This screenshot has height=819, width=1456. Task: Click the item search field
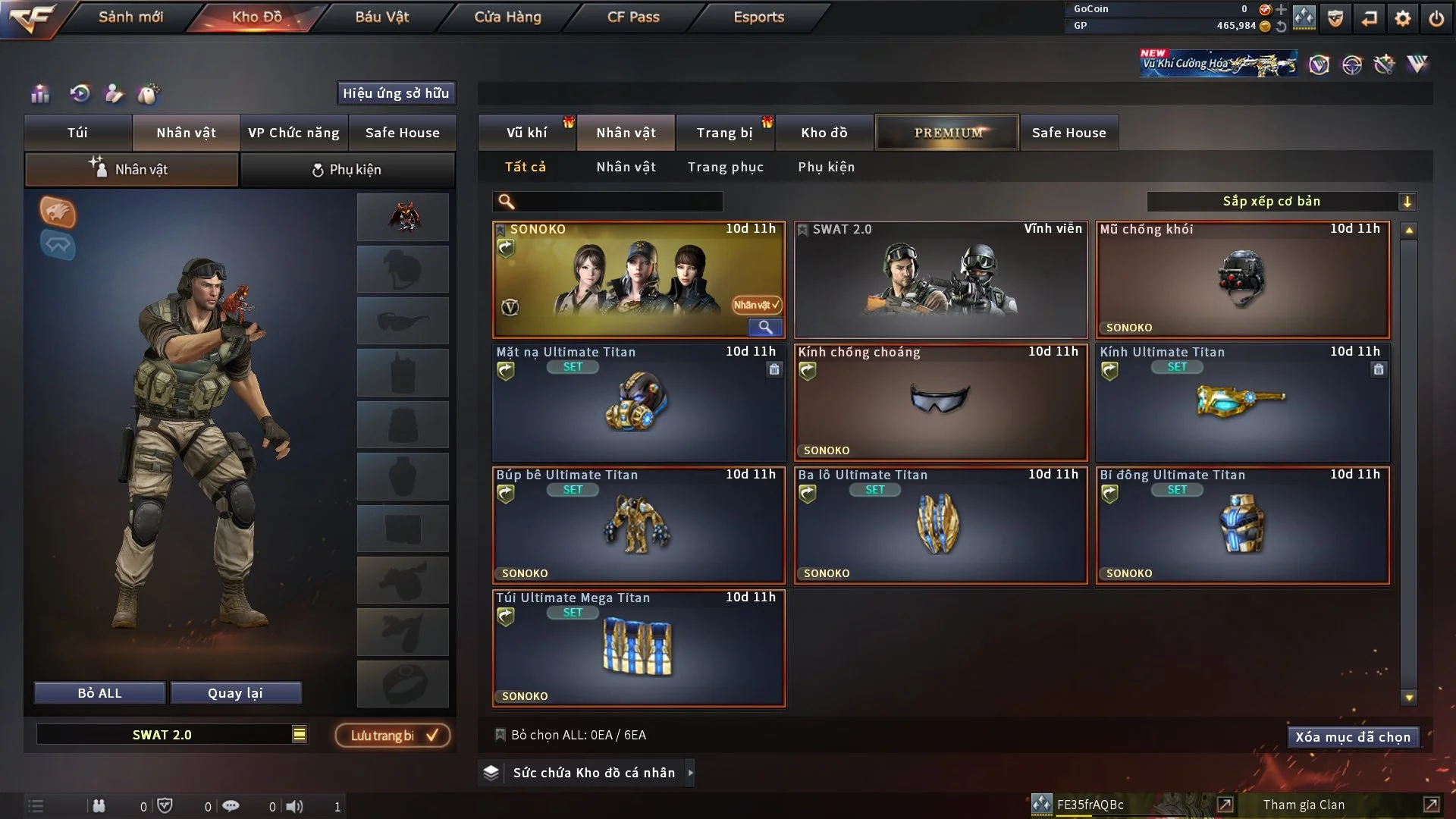[618, 202]
